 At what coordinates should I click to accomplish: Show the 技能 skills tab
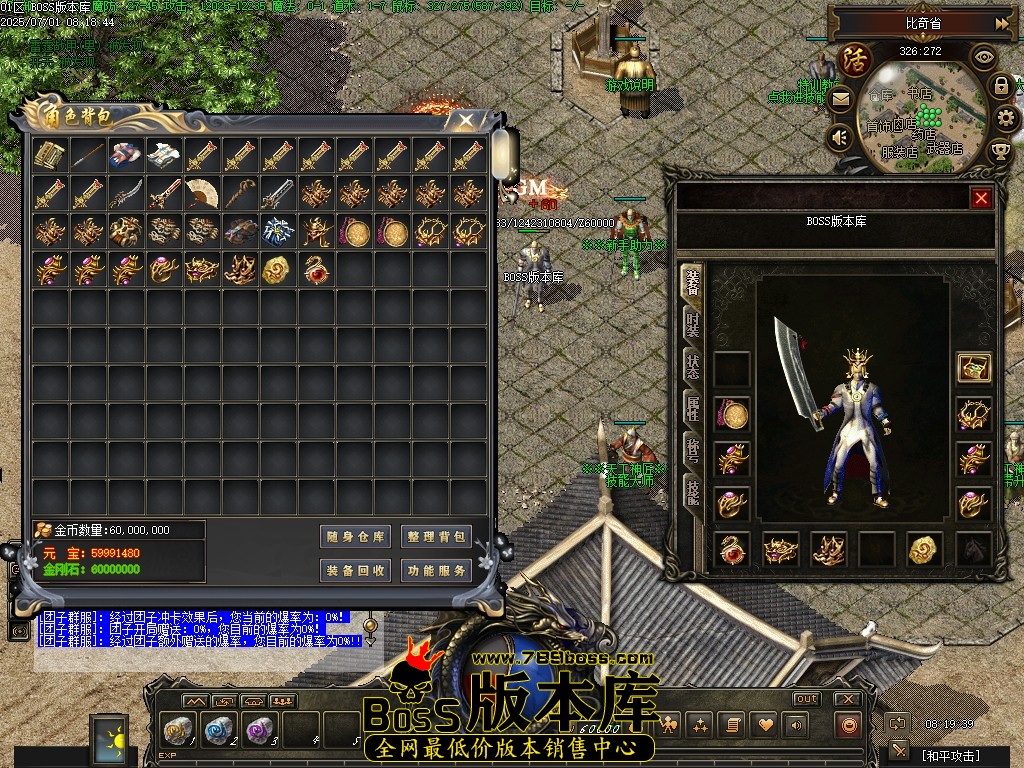click(692, 490)
